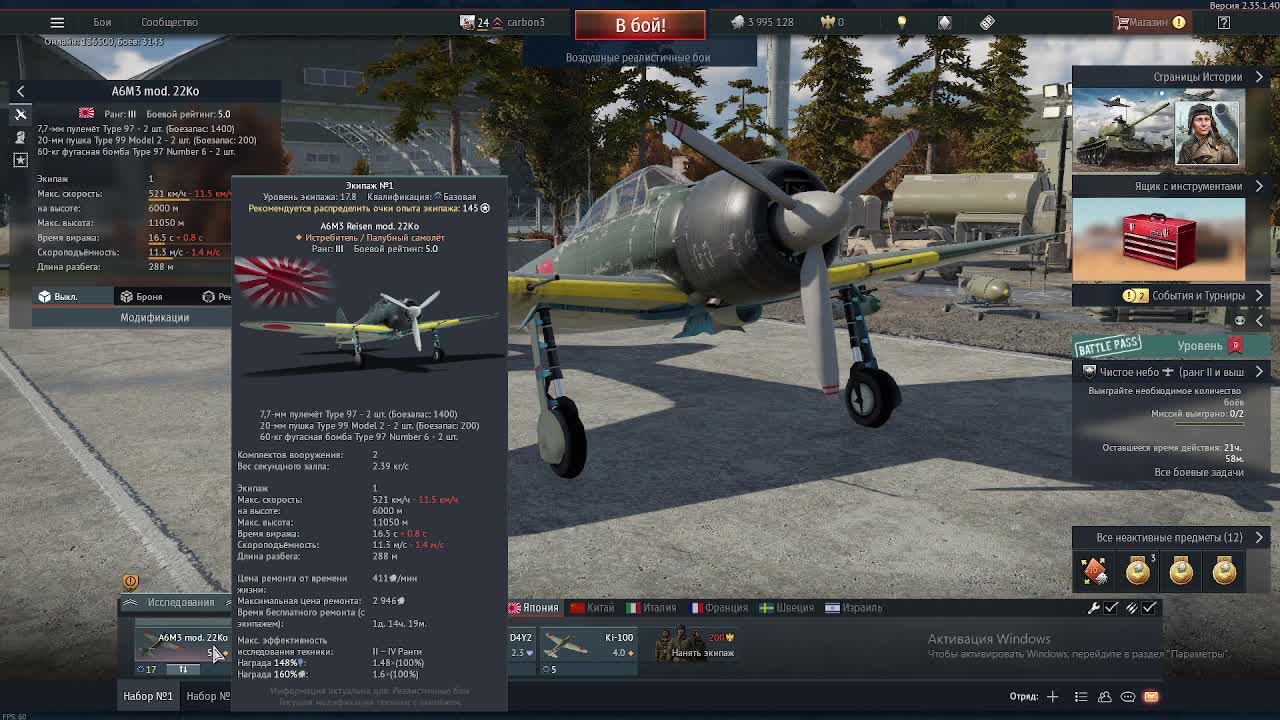The height and width of the screenshot is (720, 1280).
Task: Open Ящик с инструментами toolbox
Action: (x=1188, y=186)
